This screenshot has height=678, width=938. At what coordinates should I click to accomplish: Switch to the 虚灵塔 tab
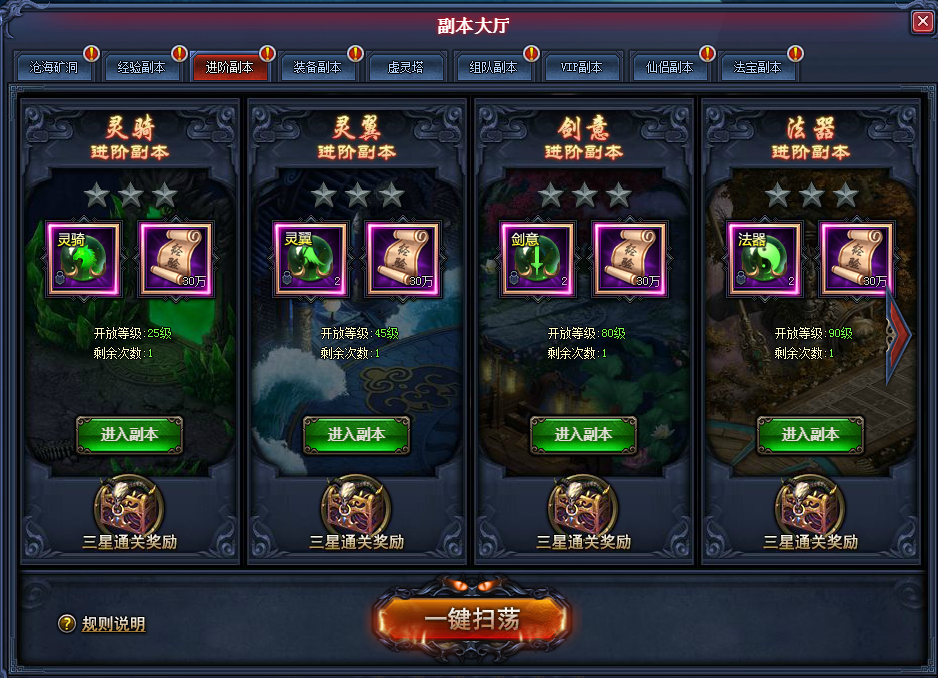click(x=405, y=68)
